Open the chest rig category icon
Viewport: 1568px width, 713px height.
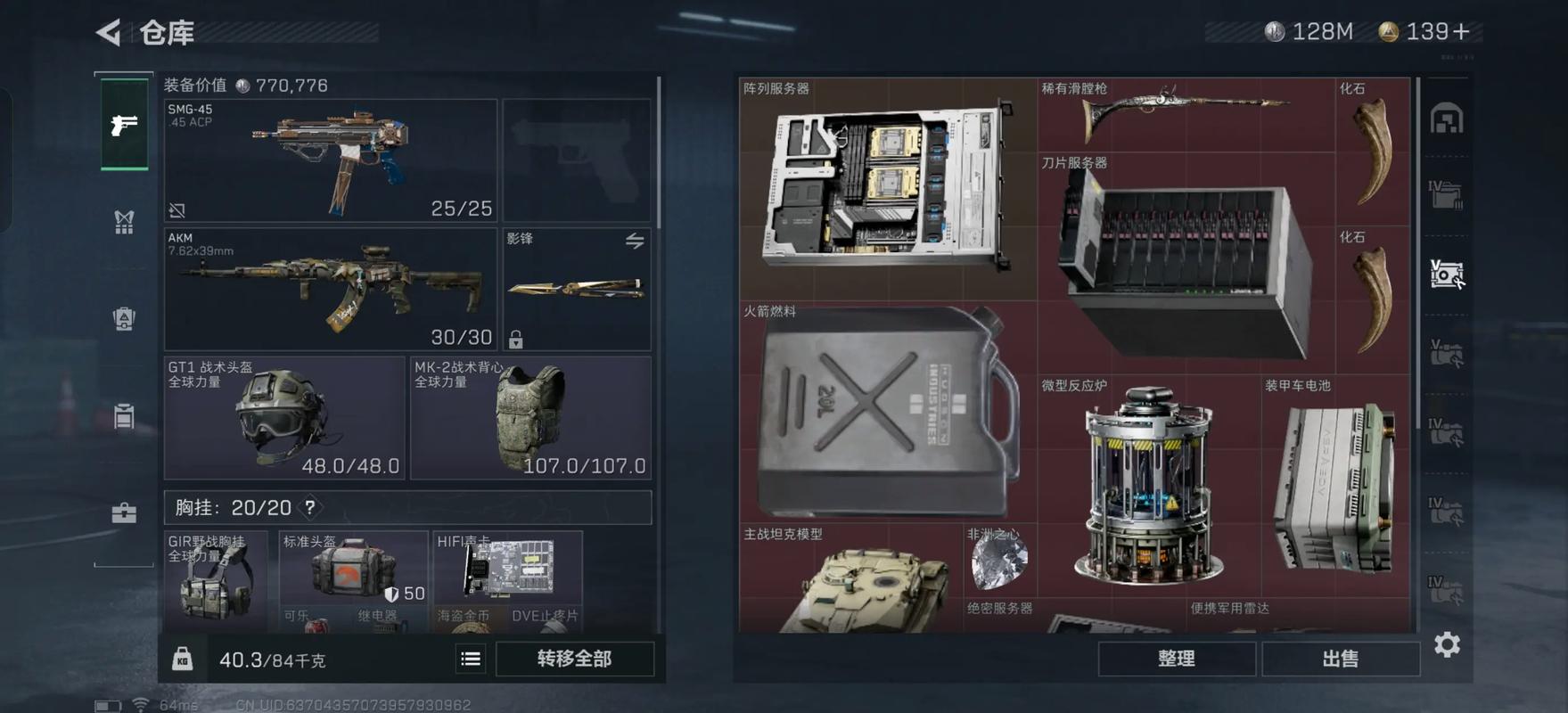coord(123,221)
